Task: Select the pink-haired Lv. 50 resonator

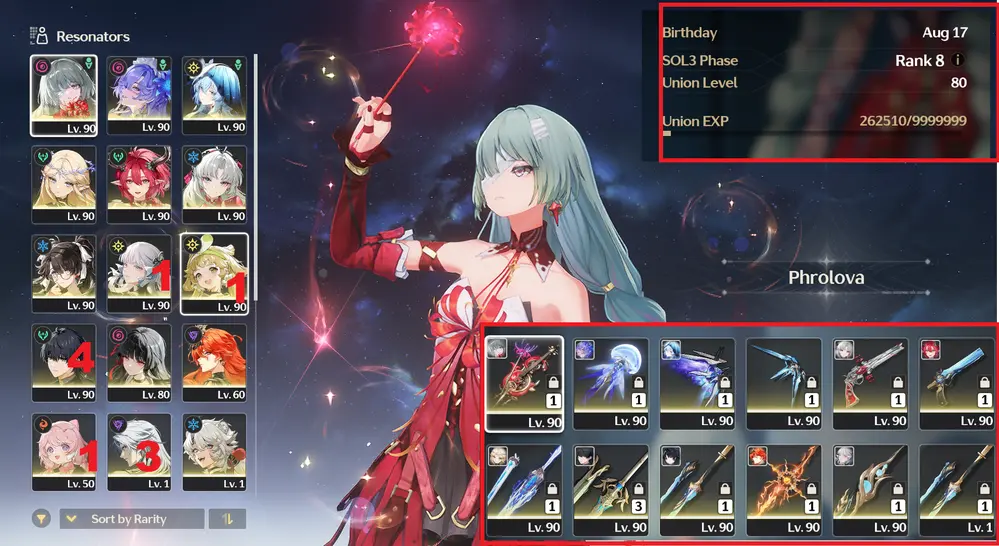Action: (x=64, y=451)
